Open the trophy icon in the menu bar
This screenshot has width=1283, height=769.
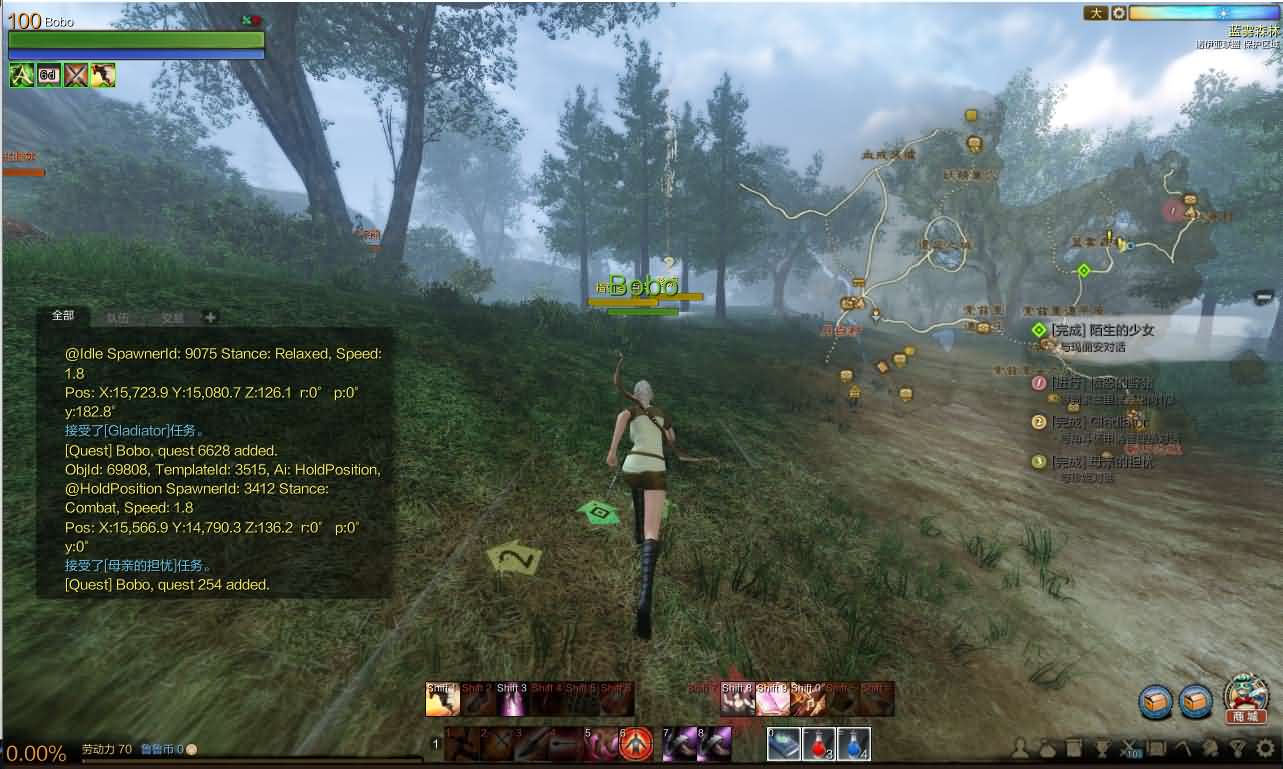point(1102,748)
